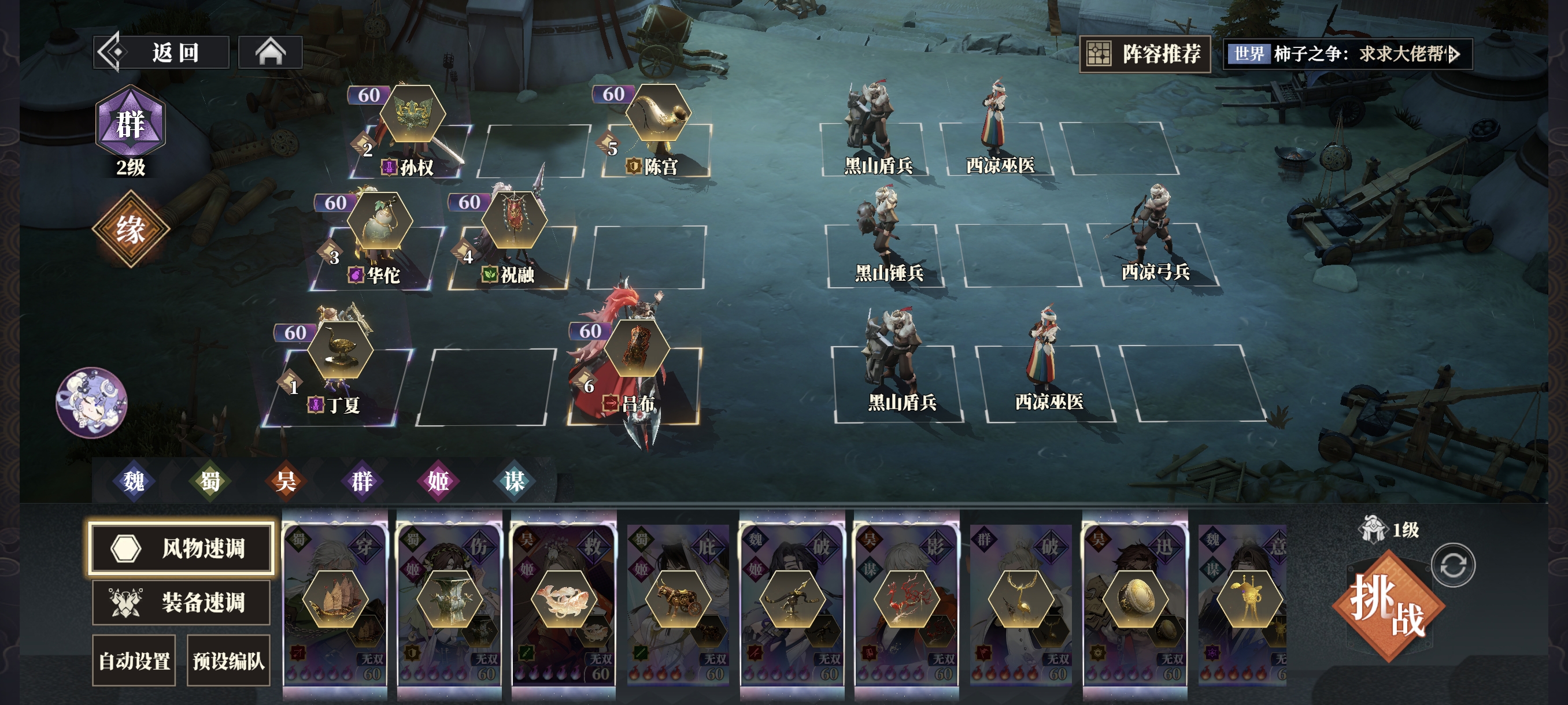Tap the purple 群 faction badge
The width and height of the screenshot is (1568, 705).
click(x=130, y=123)
